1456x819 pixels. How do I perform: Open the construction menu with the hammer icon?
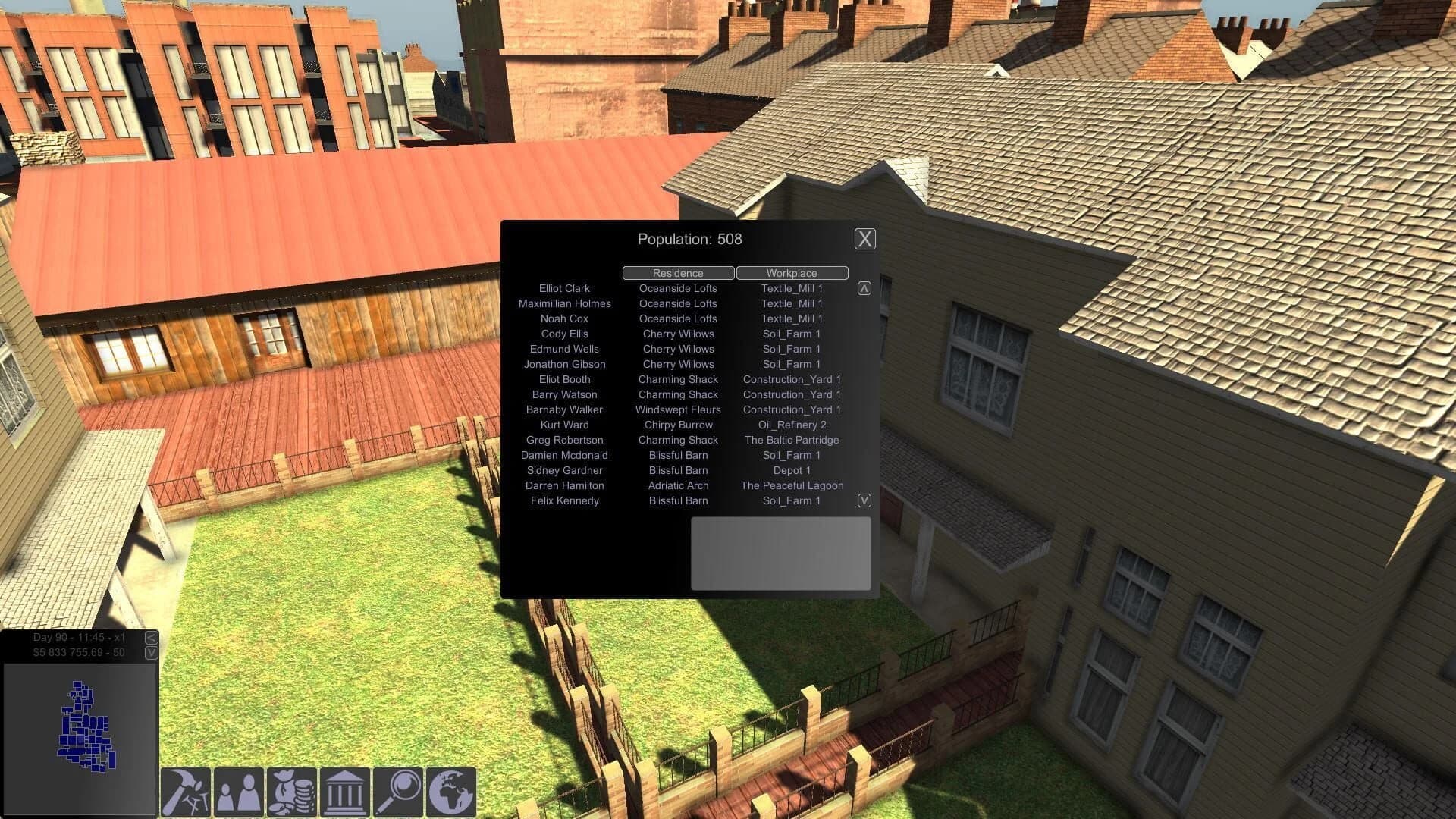point(184,793)
